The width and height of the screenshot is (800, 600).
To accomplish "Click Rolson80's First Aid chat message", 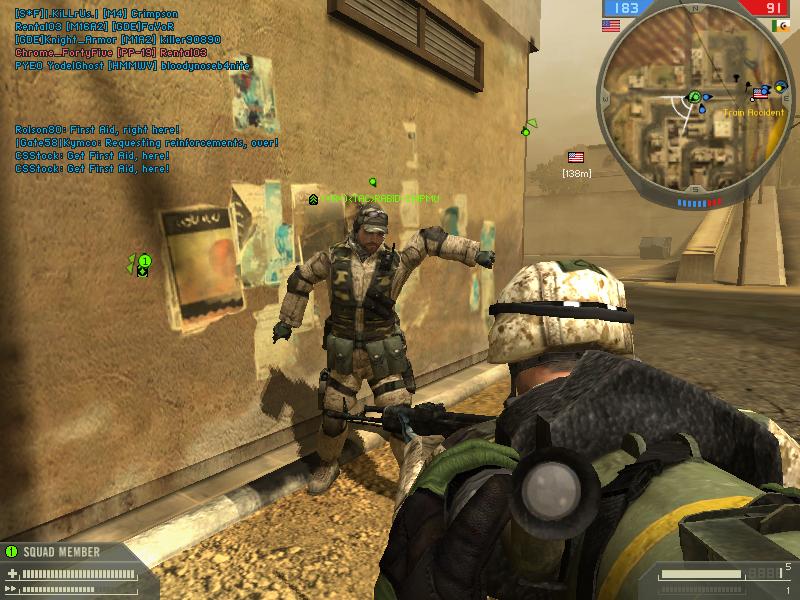I will click(x=97, y=130).
